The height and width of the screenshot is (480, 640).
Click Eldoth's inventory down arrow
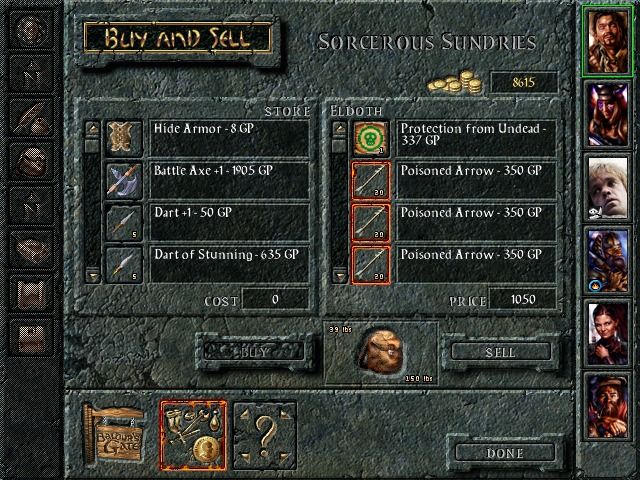click(x=337, y=273)
